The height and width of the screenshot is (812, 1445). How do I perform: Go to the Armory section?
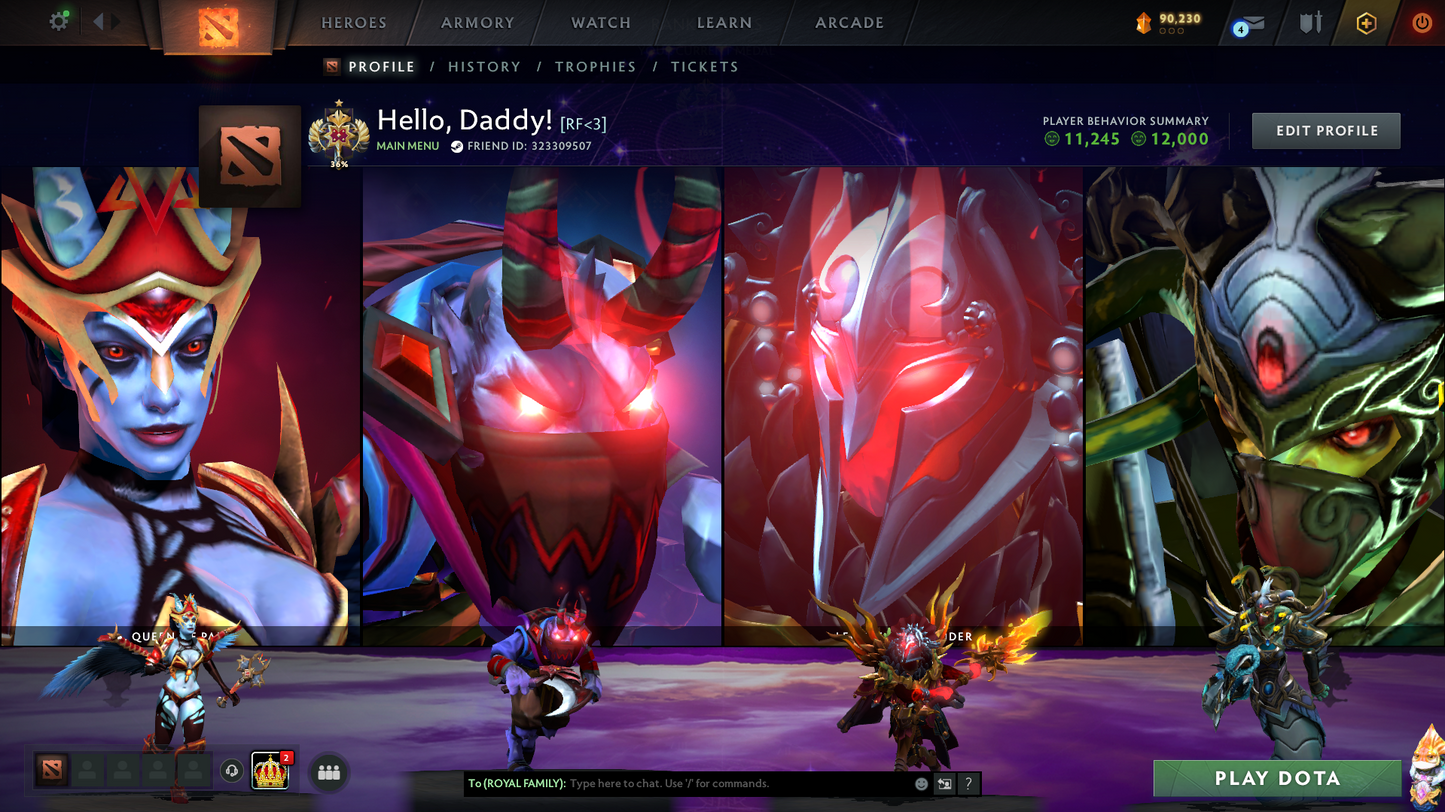coord(477,23)
